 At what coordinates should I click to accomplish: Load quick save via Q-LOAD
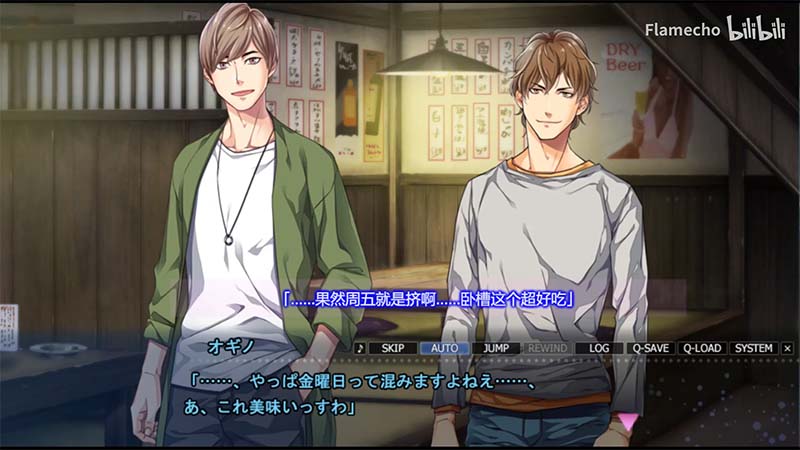(x=701, y=348)
